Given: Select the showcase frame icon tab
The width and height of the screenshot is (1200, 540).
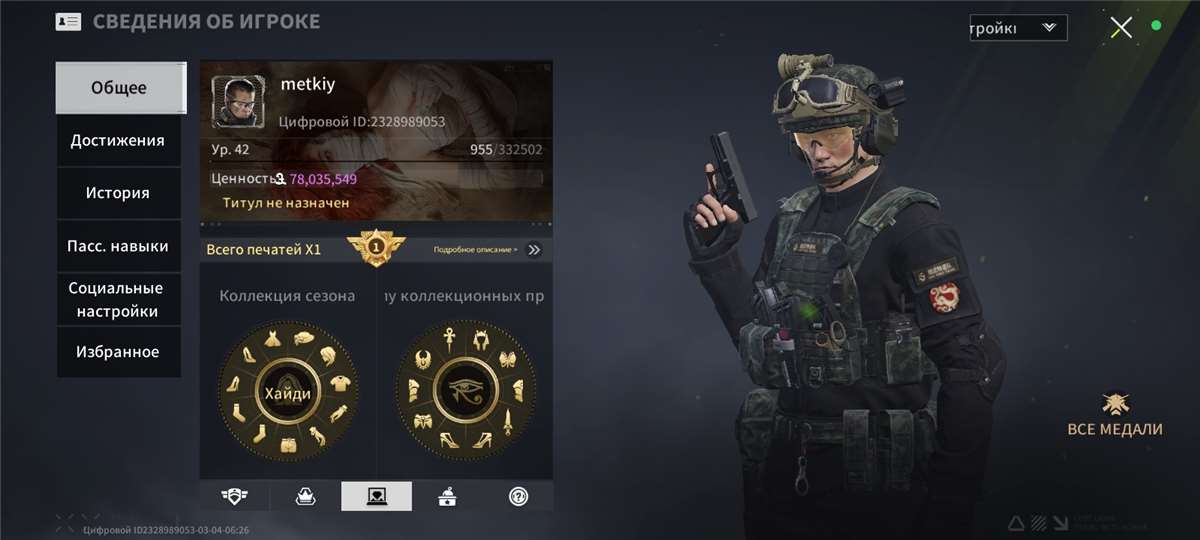Looking at the screenshot, I should 376,496.
